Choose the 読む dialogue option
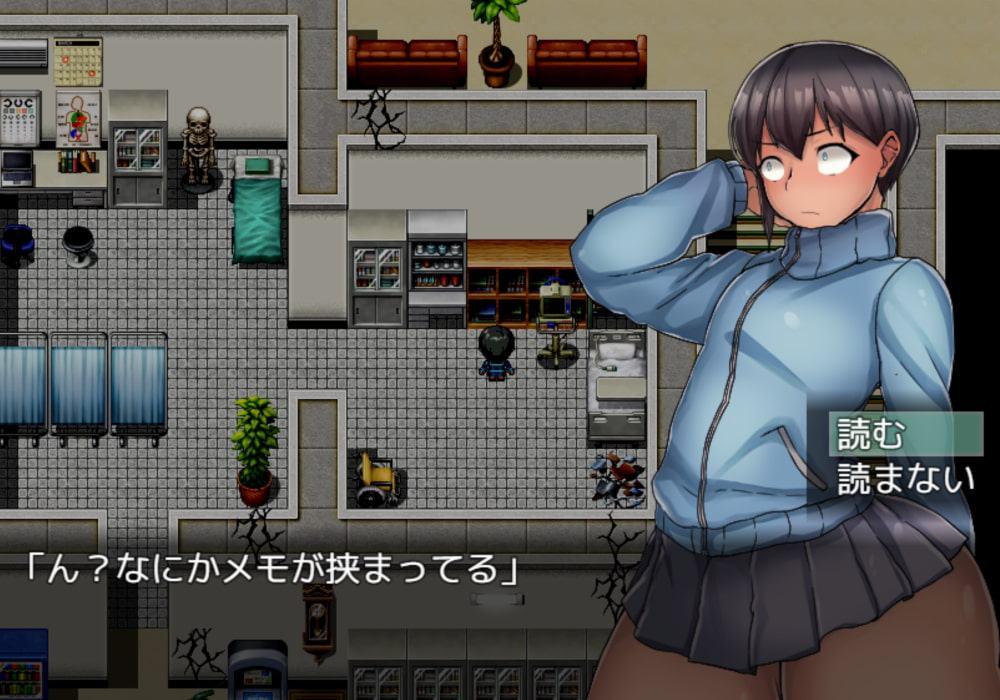The width and height of the screenshot is (1000, 700). (870, 434)
